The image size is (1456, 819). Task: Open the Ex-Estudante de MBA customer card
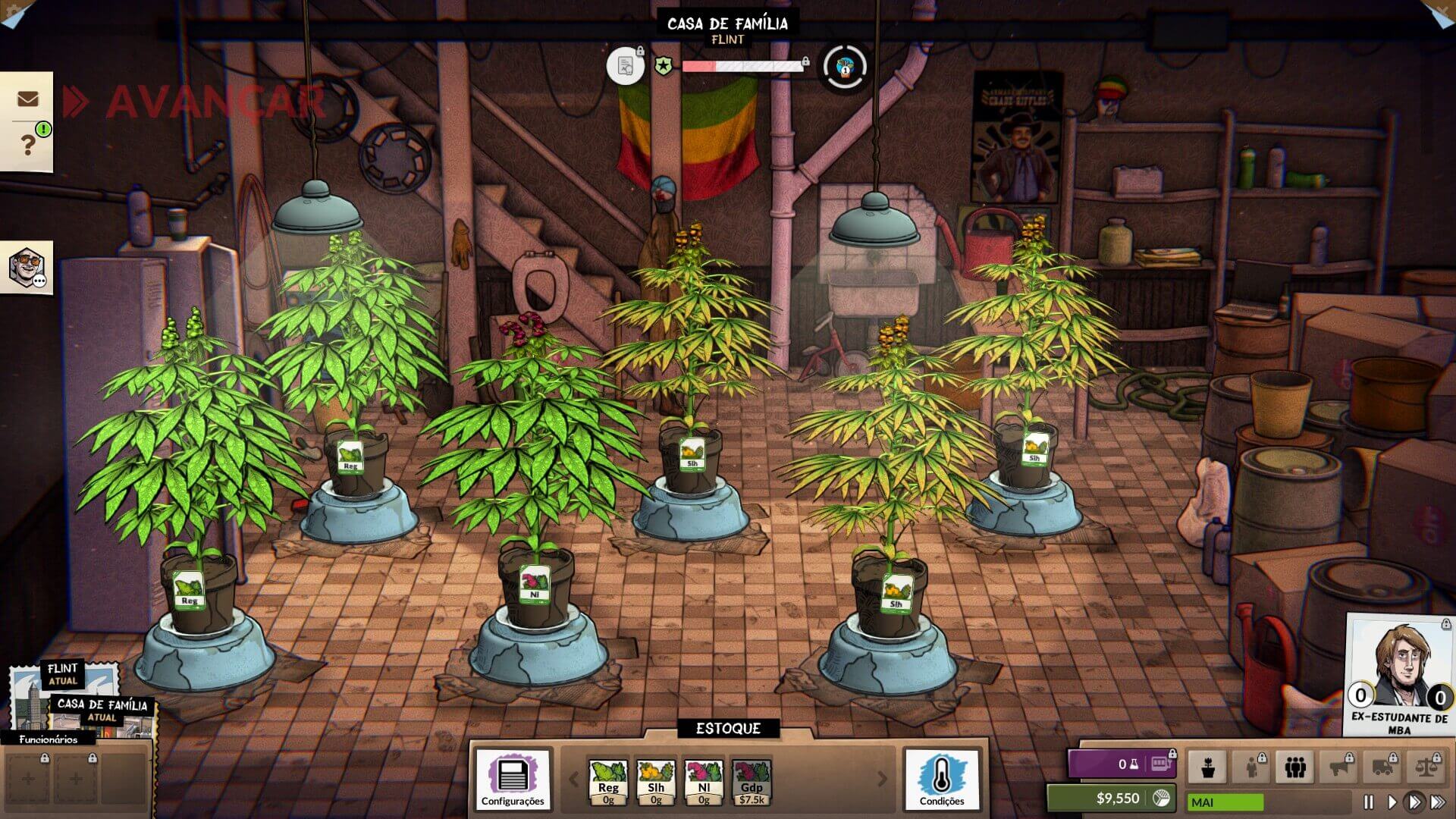click(x=1399, y=675)
